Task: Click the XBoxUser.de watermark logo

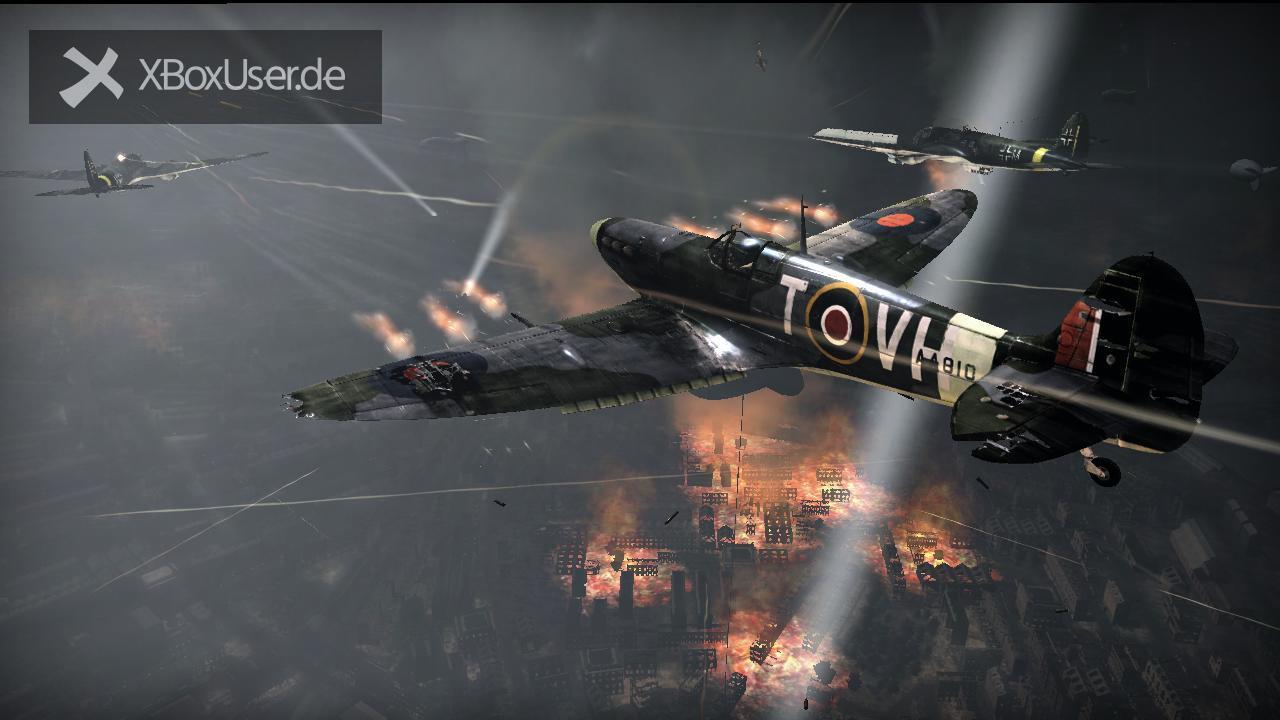Action: 205,77
